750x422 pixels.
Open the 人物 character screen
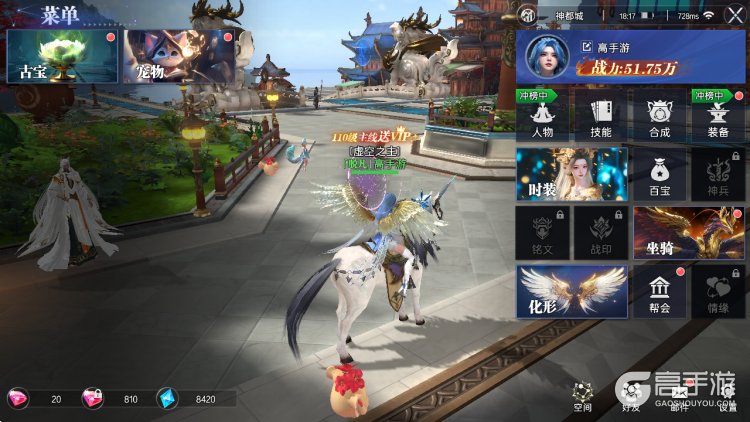pyautogui.click(x=543, y=117)
